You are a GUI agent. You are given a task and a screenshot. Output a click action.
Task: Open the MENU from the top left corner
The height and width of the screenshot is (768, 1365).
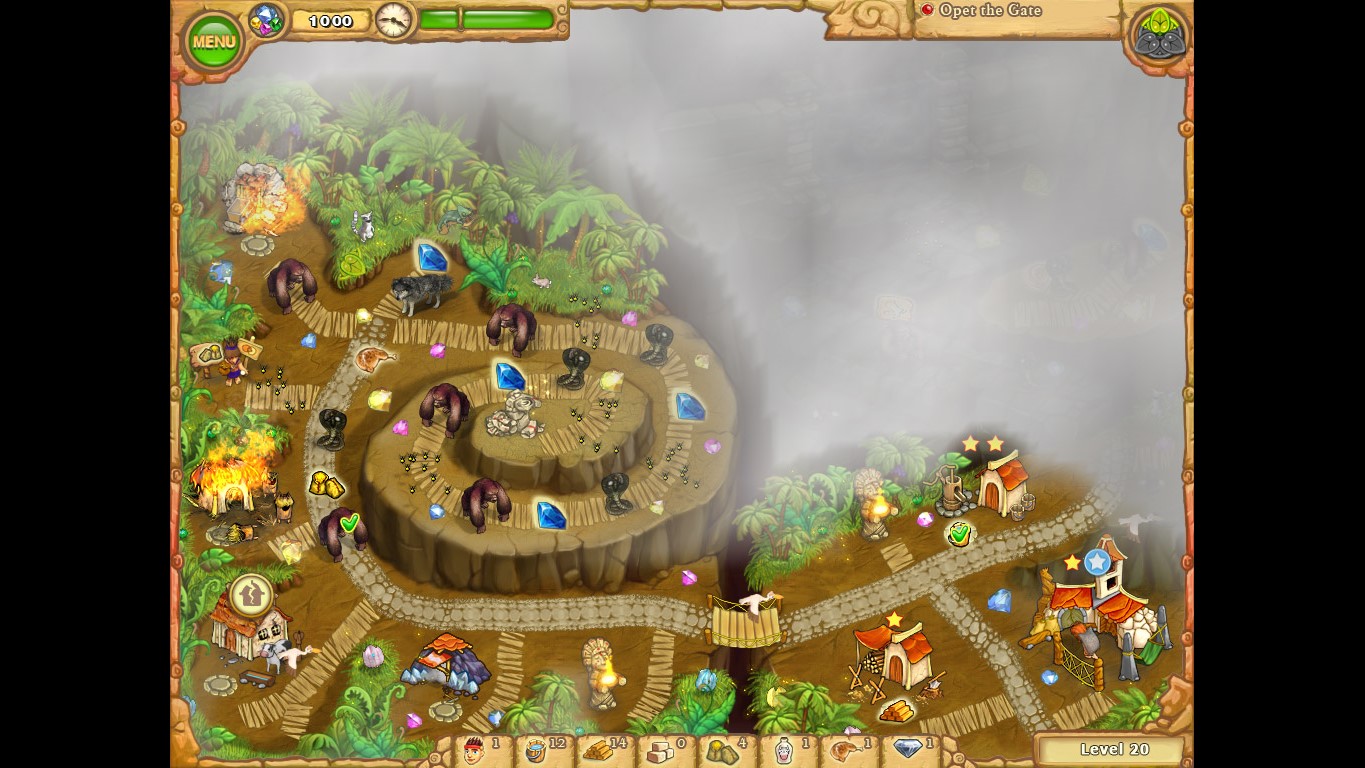click(x=213, y=40)
